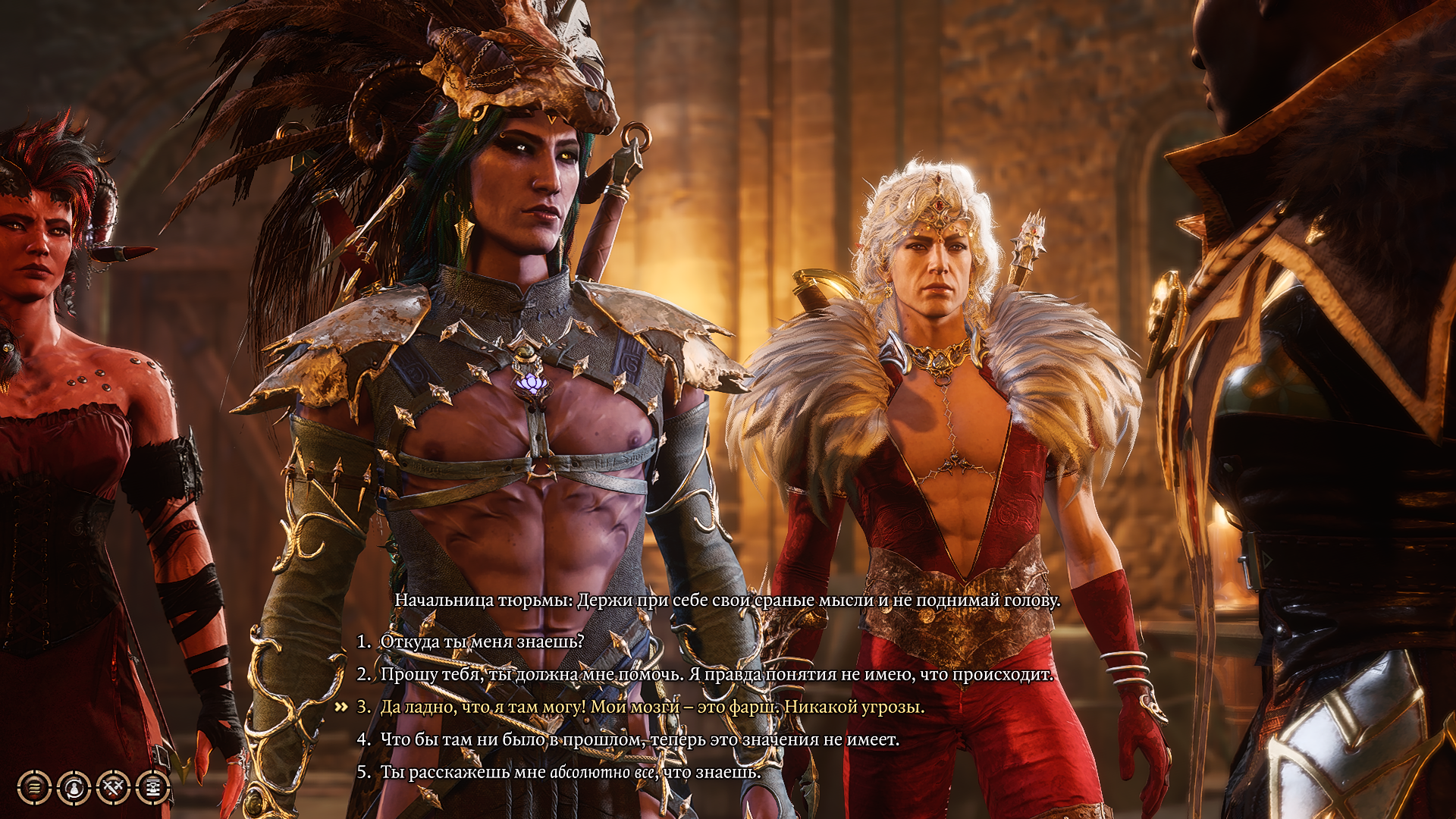The width and height of the screenshot is (1456, 819).
Task: Pick highlighted reply "Да ладно, что я там могу!"
Action: 651,707
